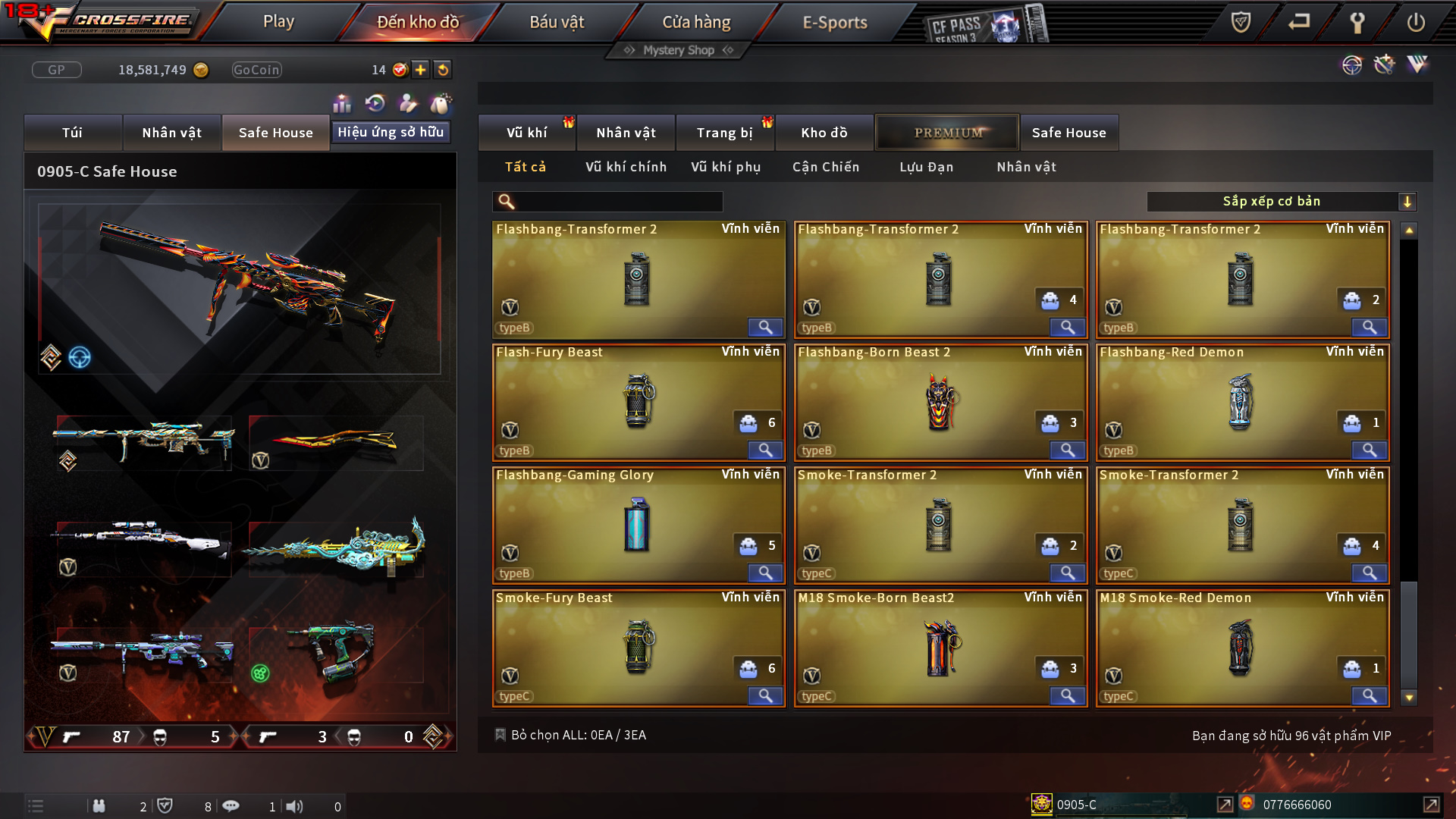Viewport: 1456px width, 819px height.
Task: Select the Flash-Fury Beast grenade
Action: 638,402
